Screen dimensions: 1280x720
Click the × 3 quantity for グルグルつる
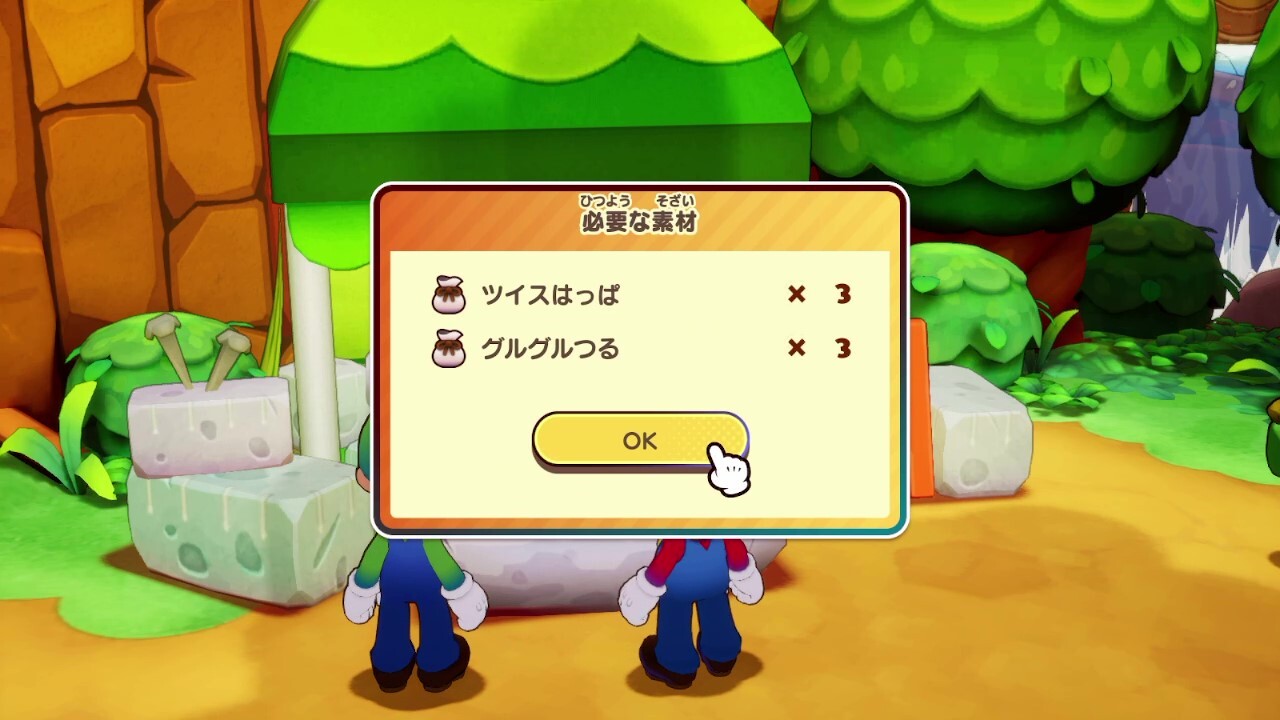click(x=818, y=350)
